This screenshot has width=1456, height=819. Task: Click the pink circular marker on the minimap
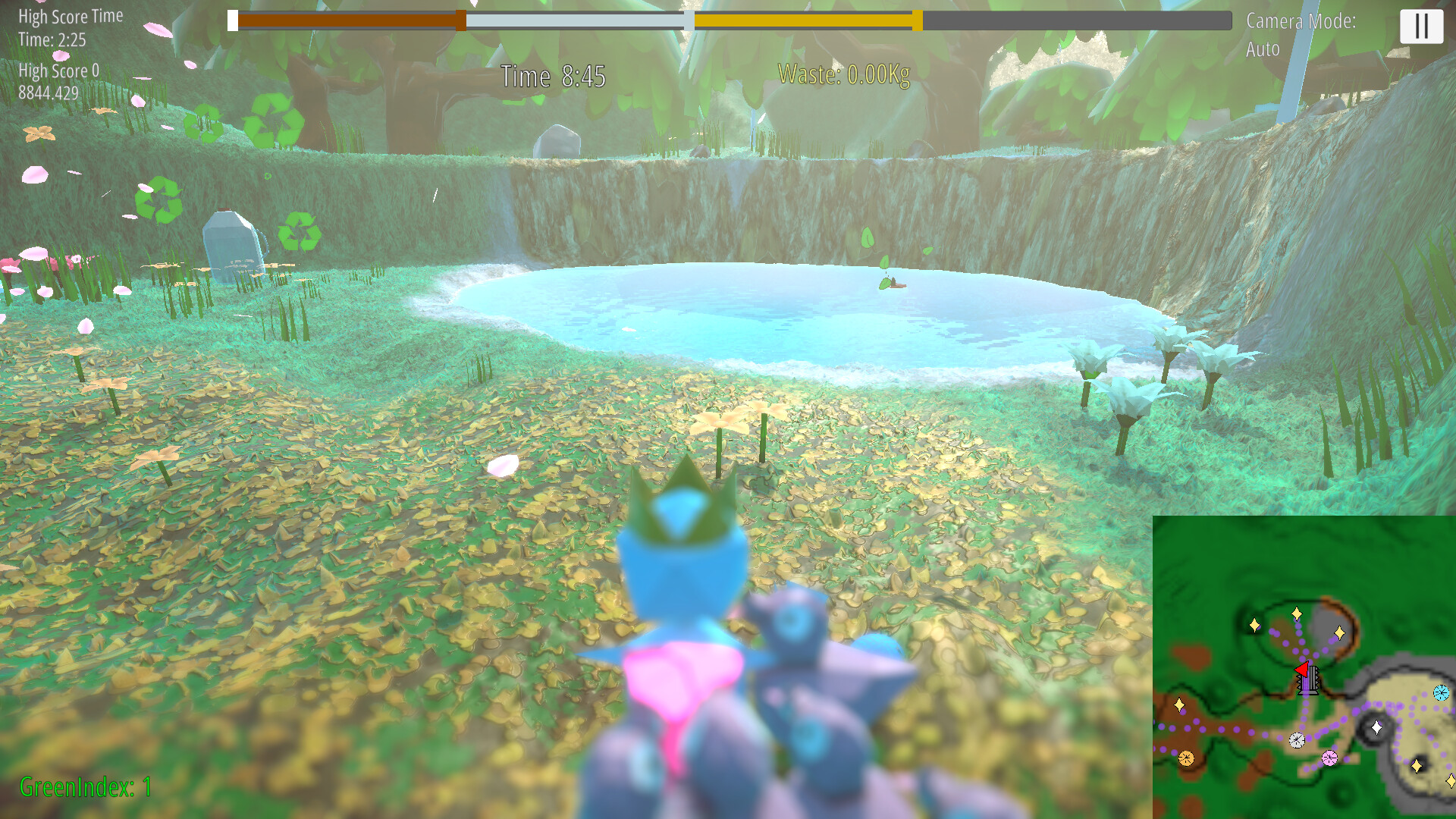(x=1329, y=758)
